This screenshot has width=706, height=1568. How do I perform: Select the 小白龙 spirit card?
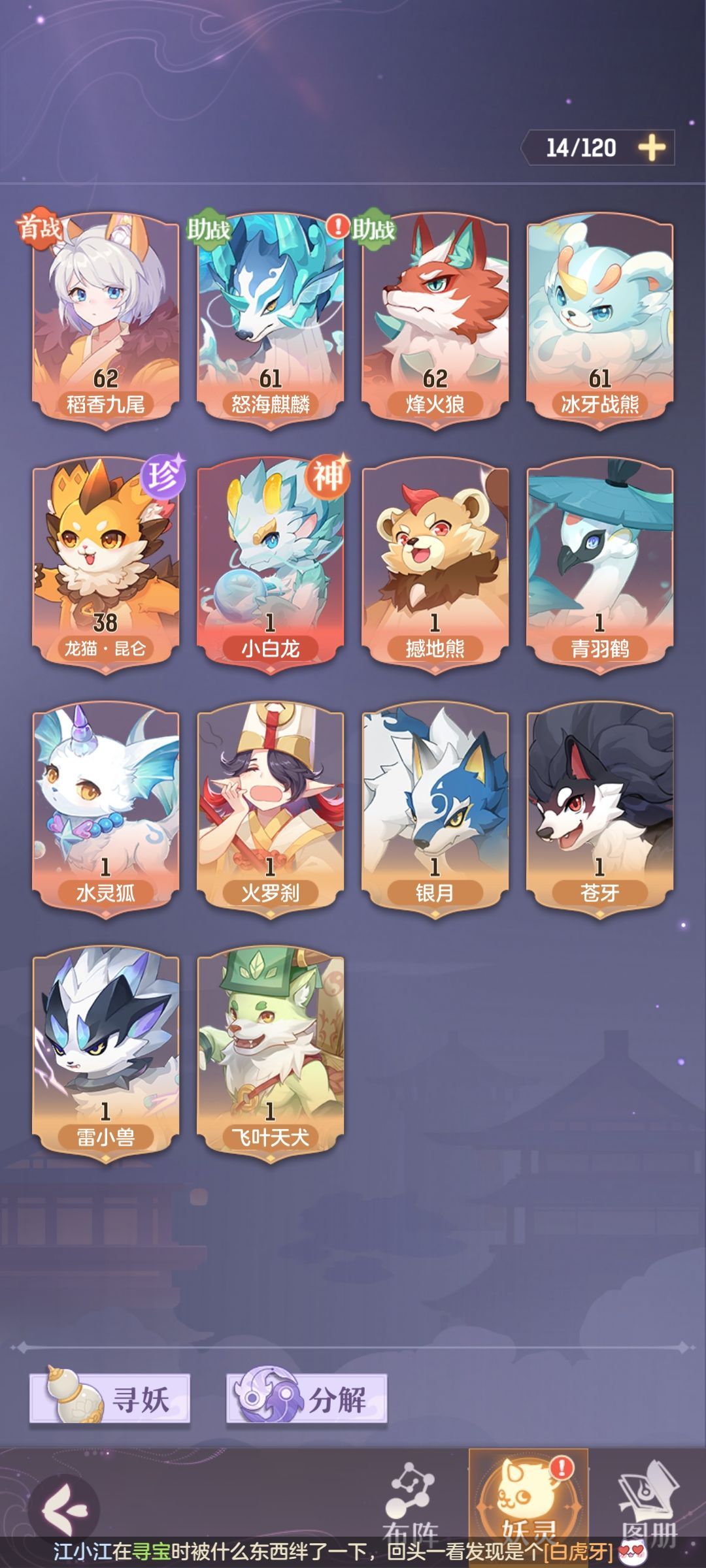click(x=271, y=564)
